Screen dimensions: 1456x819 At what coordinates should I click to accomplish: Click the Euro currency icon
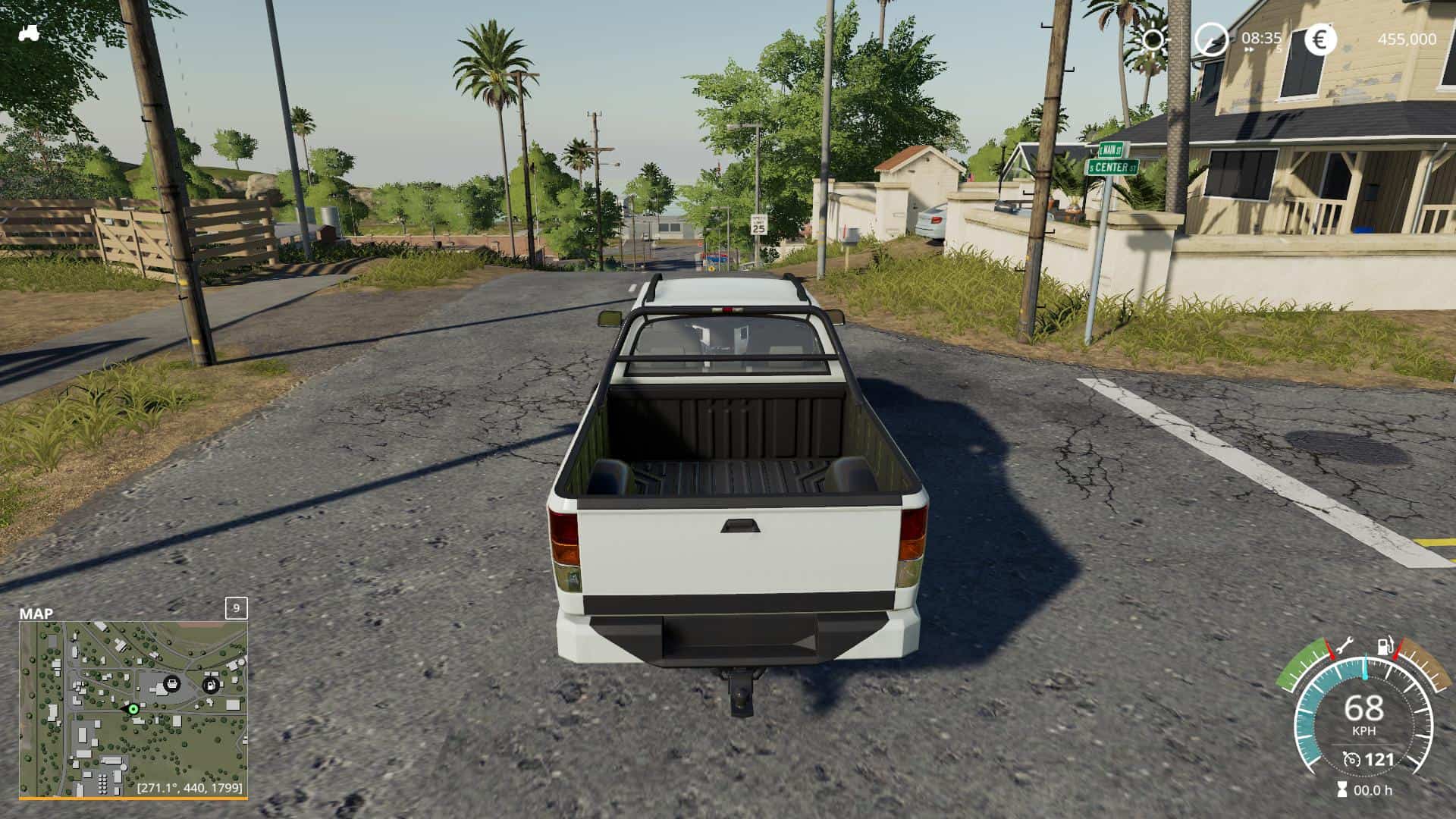pos(1319,39)
